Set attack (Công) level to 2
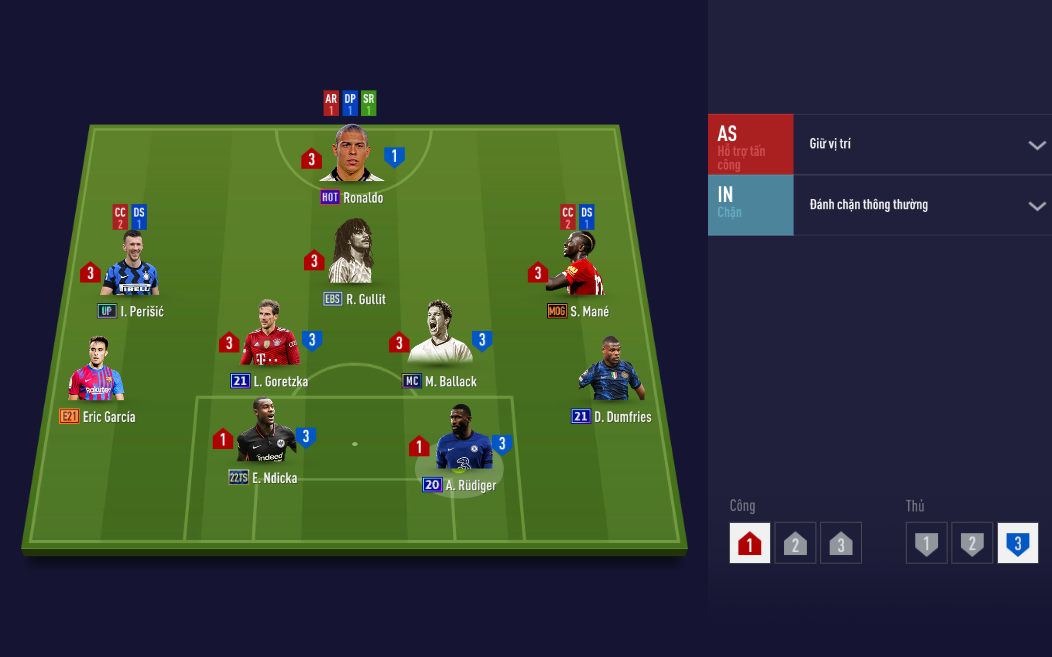This screenshot has height=657, width=1052. pos(795,543)
